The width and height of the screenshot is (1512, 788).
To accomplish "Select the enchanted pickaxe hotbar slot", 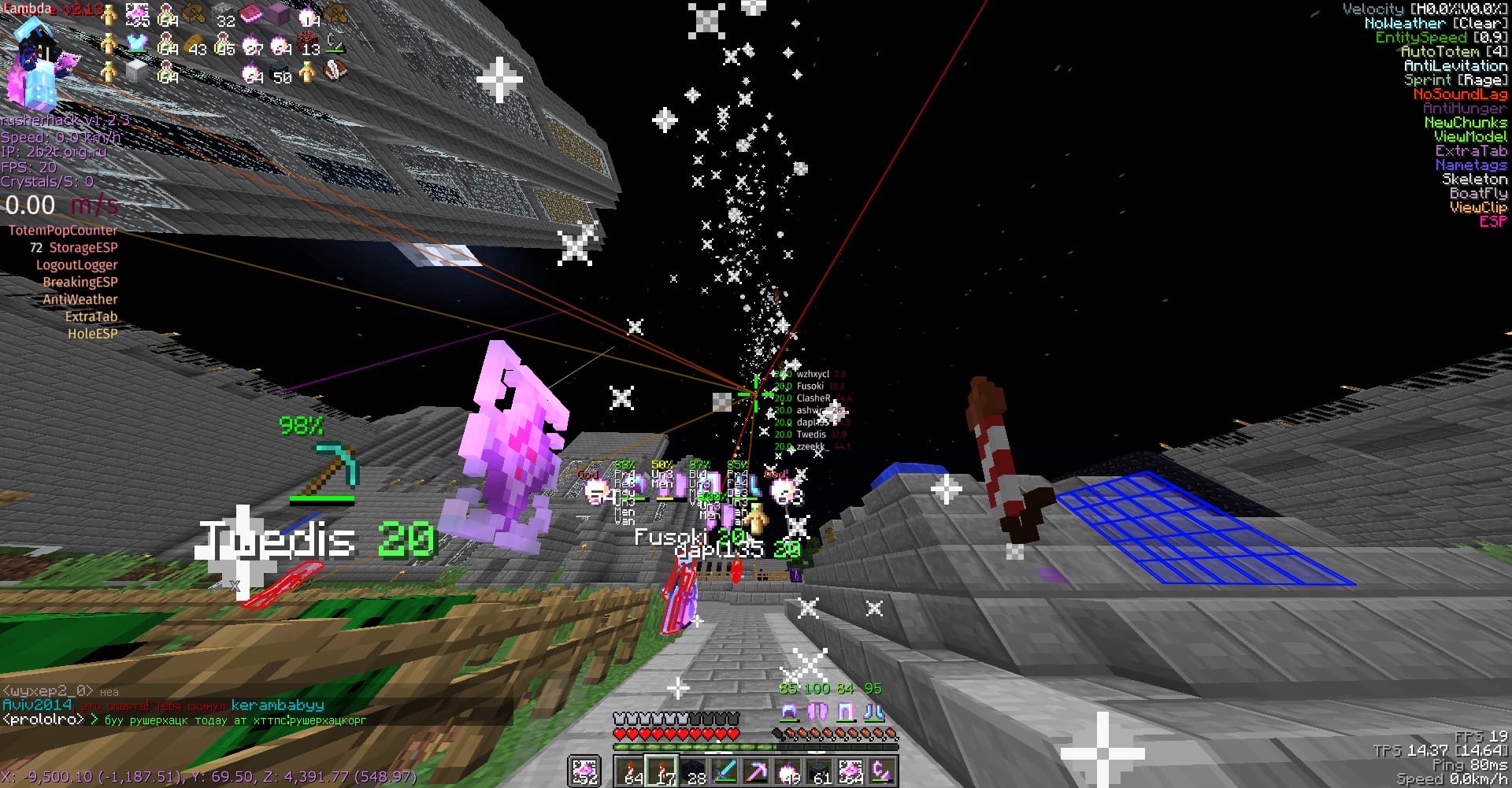I will (757, 771).
